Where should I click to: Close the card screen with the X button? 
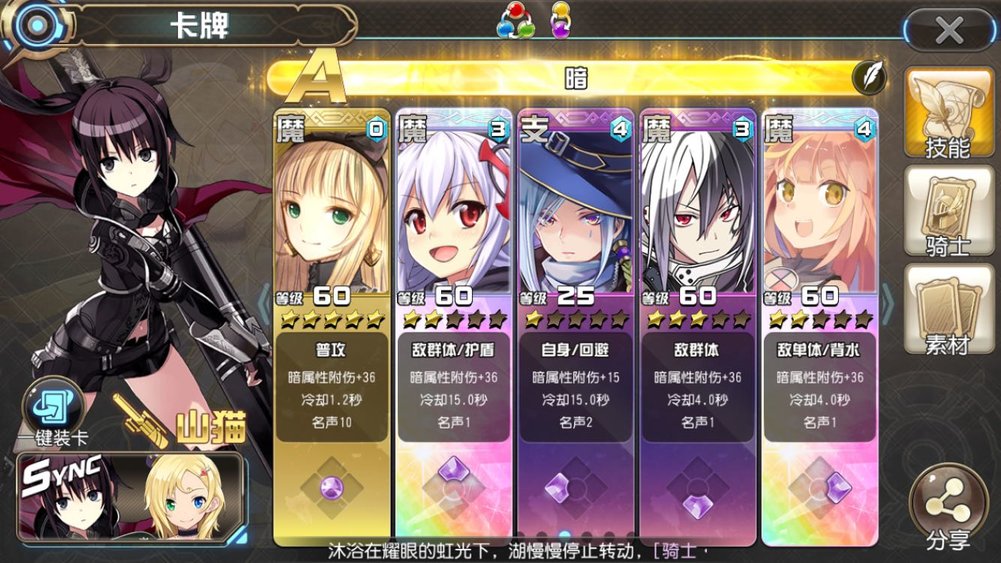click(x=948, y=31)
